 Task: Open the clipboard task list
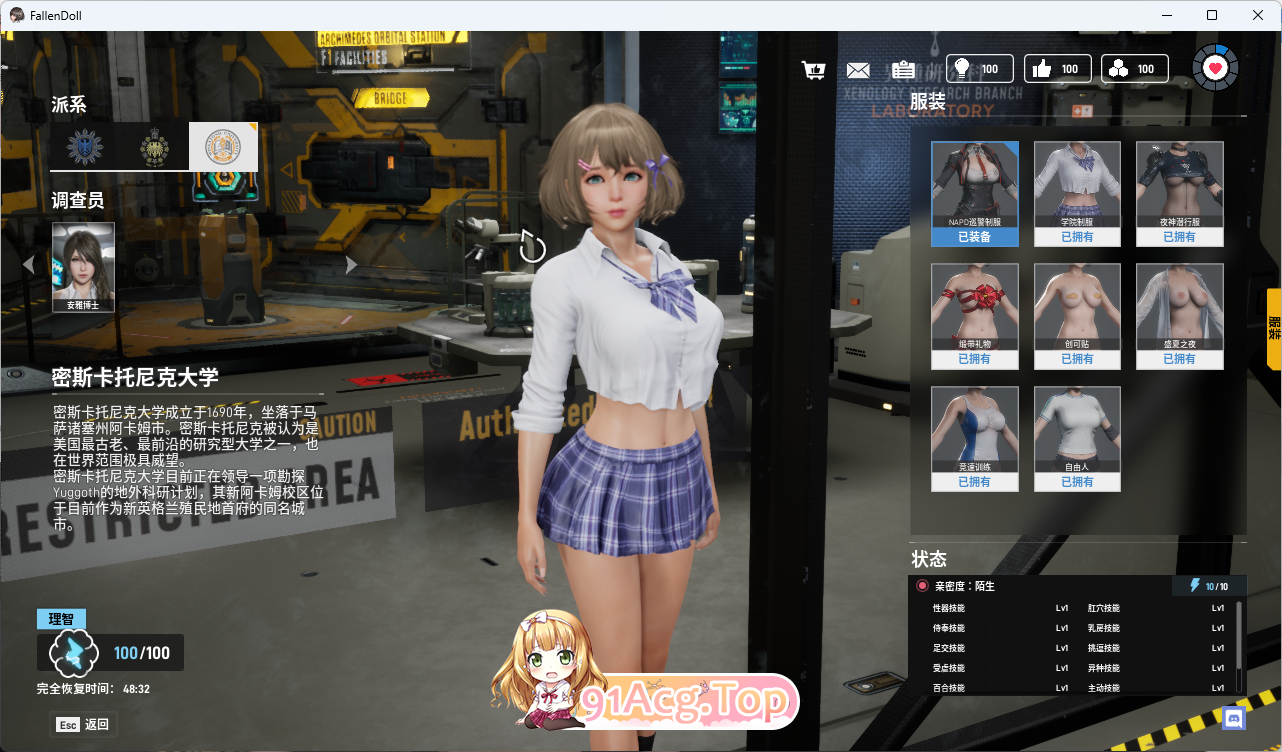click(x=903, y=70)
